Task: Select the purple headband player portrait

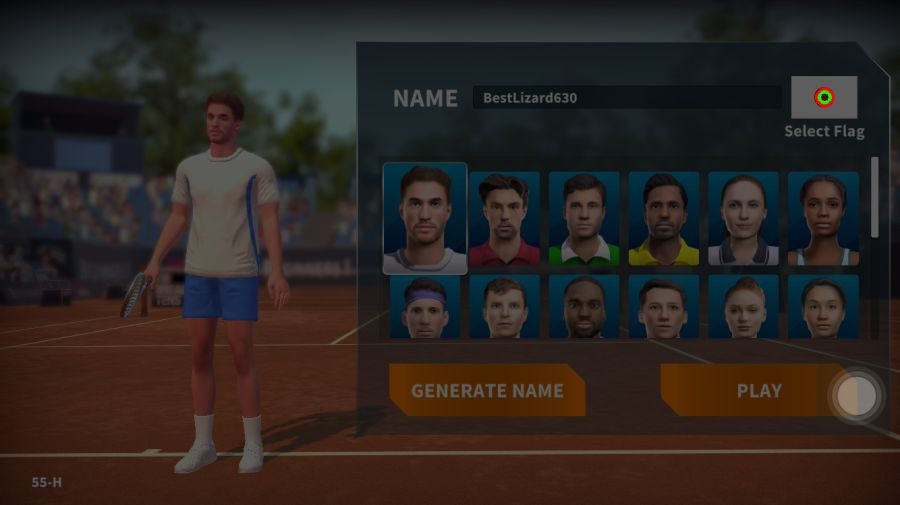Action: pyautogui.click(x=425, y=307)
